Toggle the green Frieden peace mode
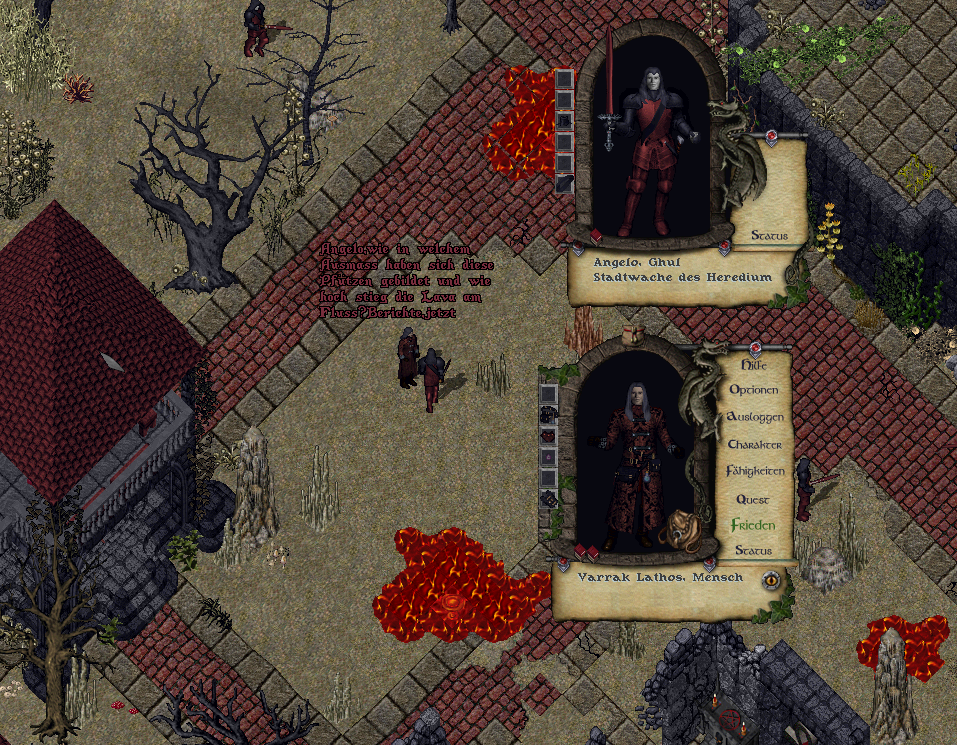The height and width of the screenshot is (745, 957). 753,525
